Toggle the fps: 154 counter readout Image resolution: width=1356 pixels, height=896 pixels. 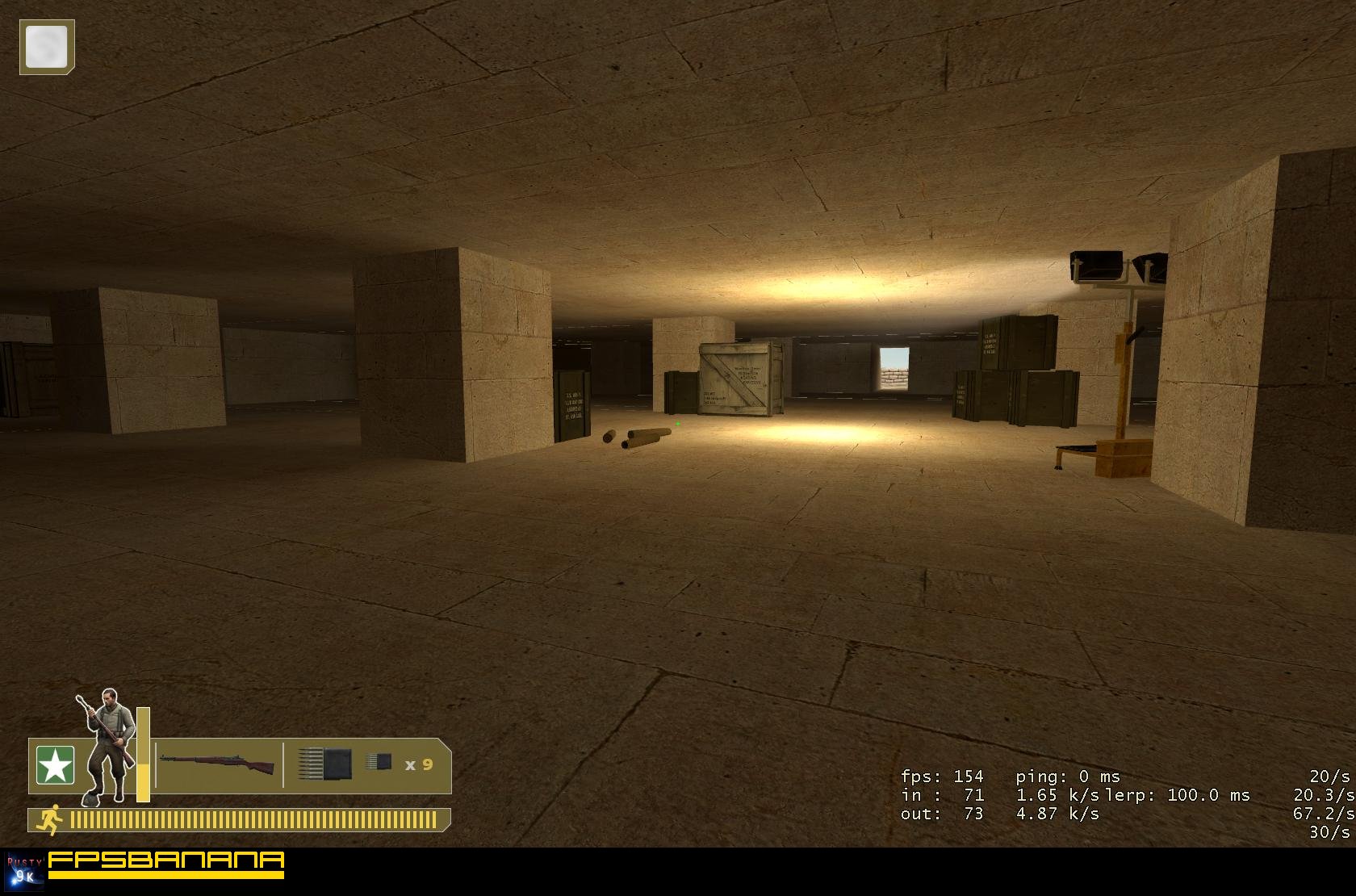942,777
